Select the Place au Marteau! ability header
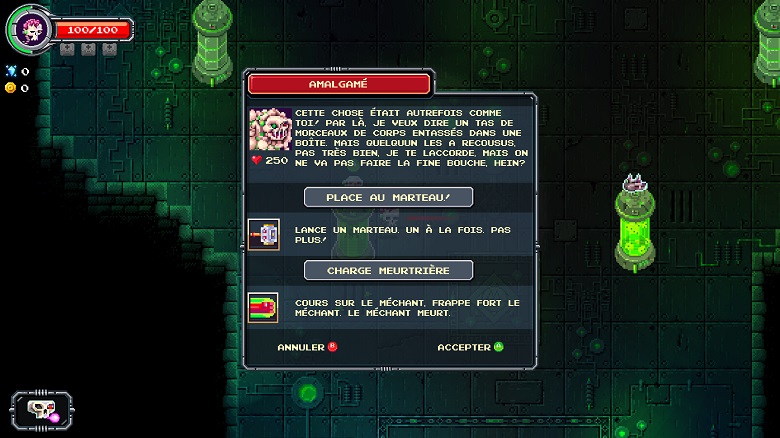This screenshot has height=438, width=780. coord(388,197)
